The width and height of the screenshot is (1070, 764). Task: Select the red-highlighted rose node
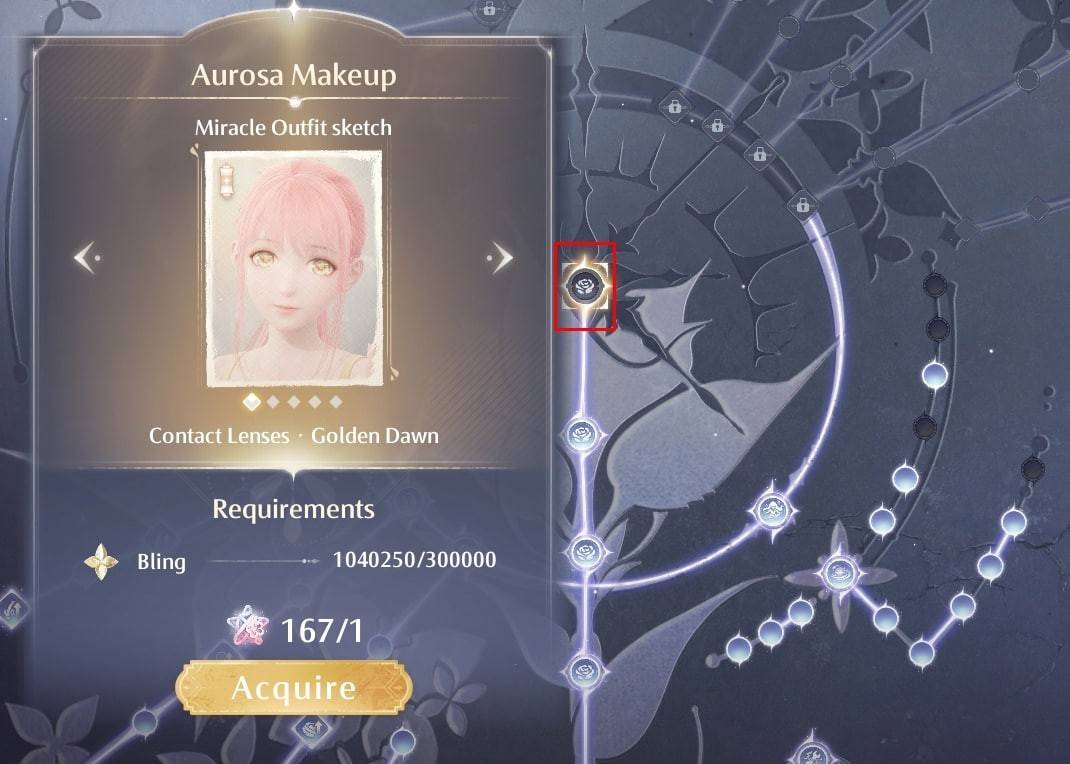pyautogui.click(x=584, y=286)
